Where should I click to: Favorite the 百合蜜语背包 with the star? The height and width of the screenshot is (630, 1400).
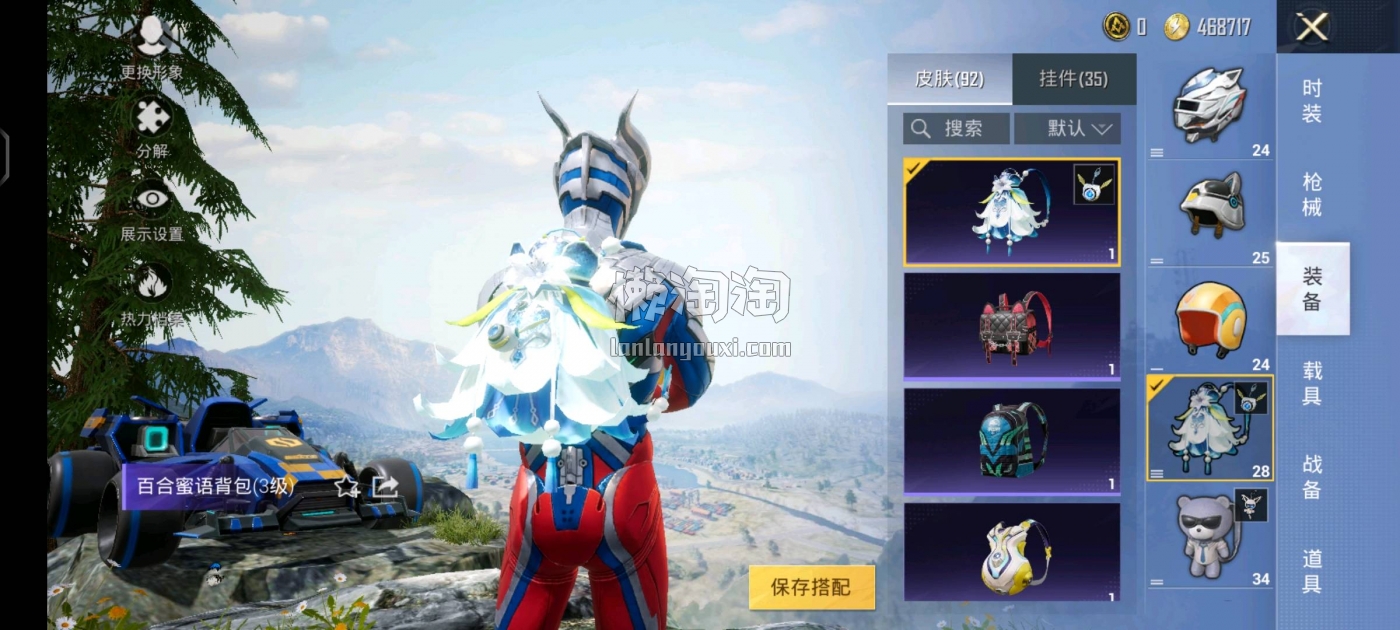346,487
